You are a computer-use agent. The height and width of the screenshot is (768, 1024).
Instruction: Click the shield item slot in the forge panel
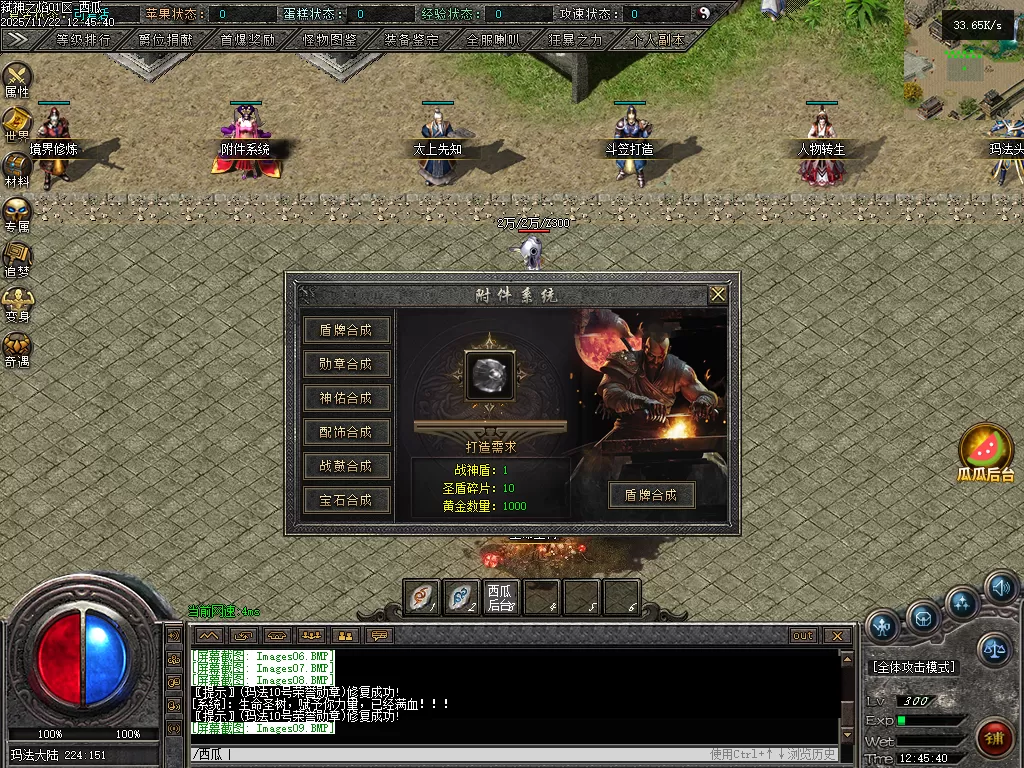(490, 373)
